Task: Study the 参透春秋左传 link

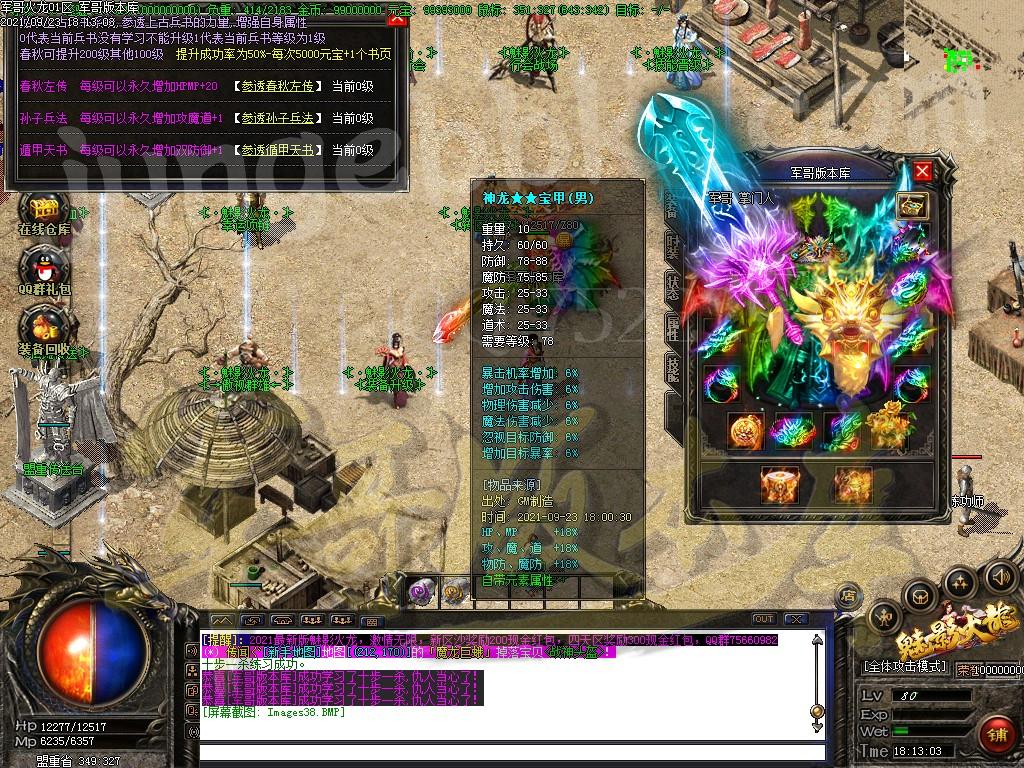Action: pyautogui.click(x=276, y=87)
